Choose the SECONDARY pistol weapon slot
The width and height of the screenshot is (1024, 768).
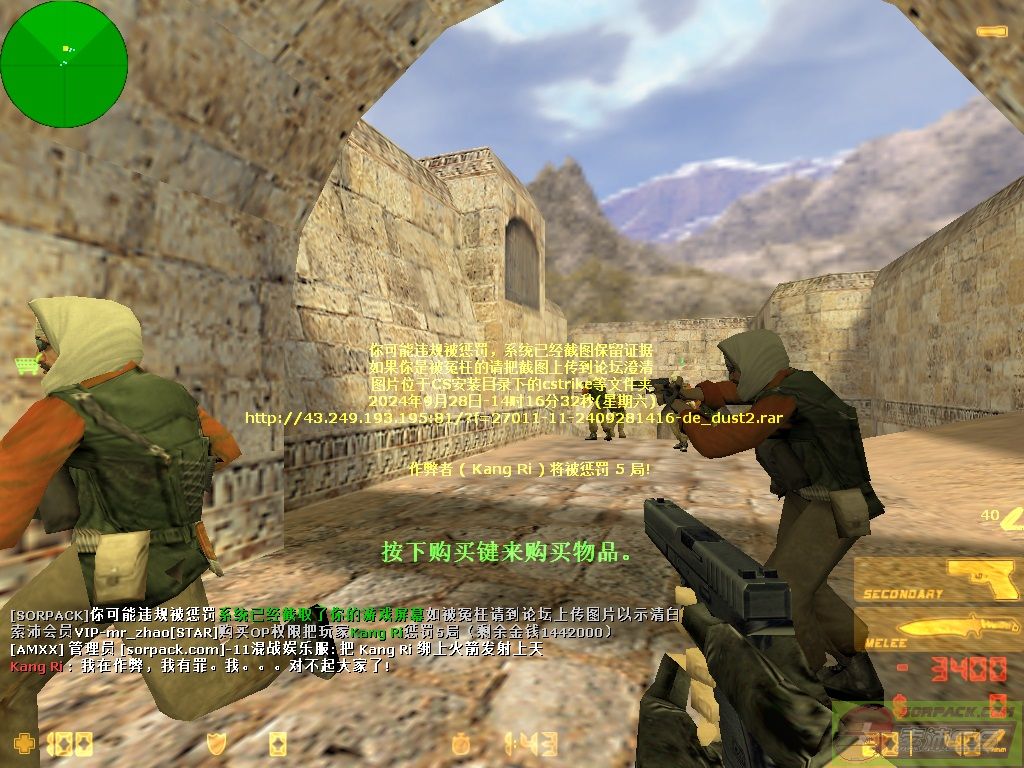[938, 580]
